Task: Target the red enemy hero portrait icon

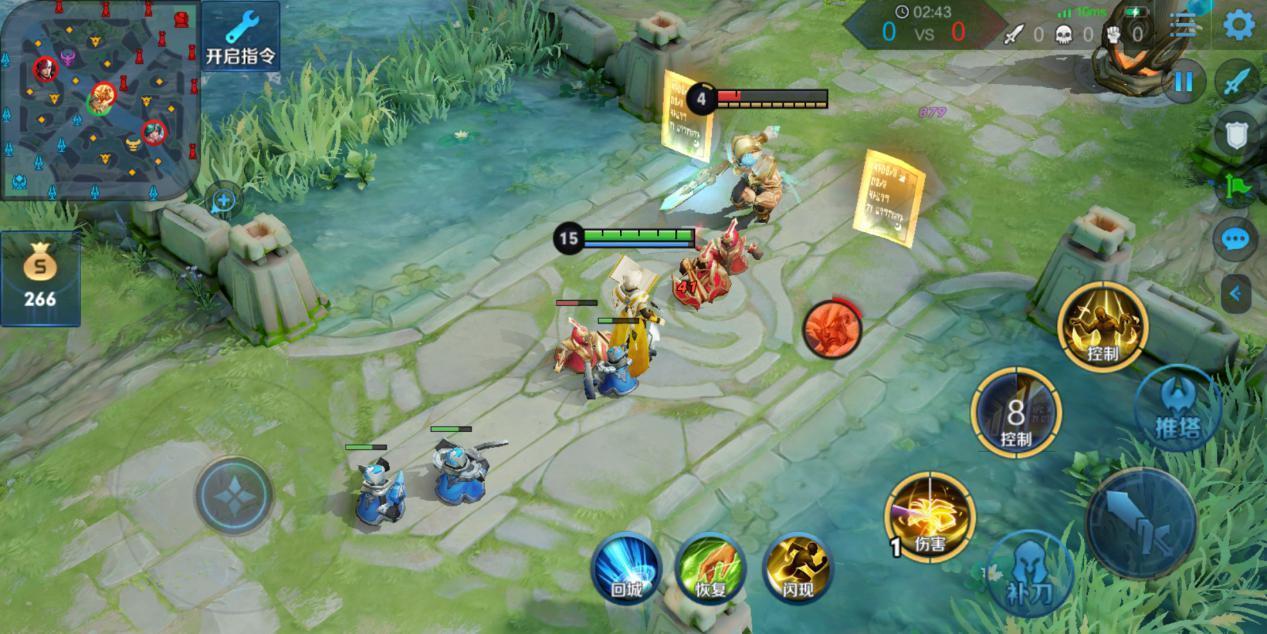Action: point(833,328)
